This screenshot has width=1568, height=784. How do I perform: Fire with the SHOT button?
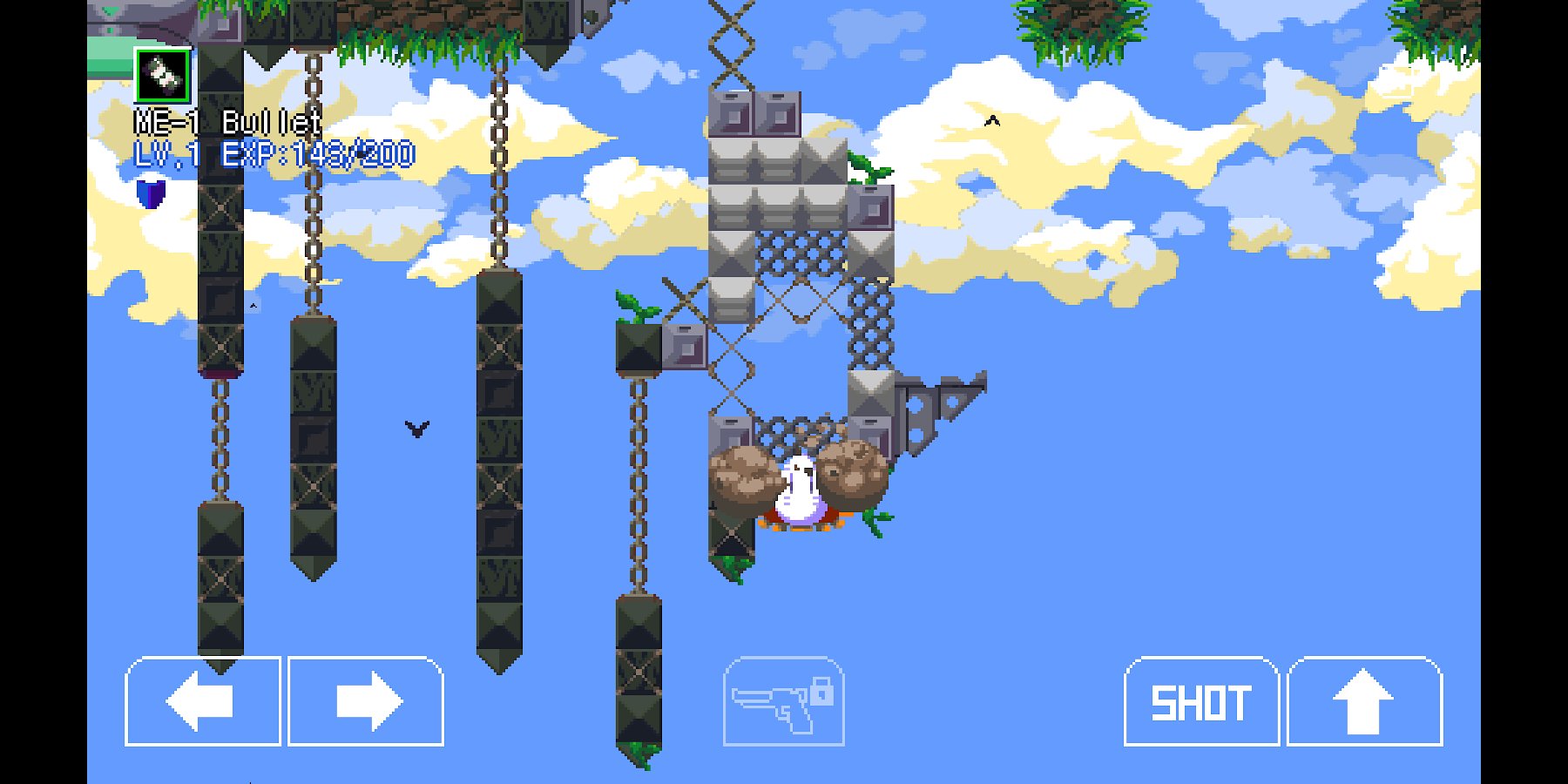coord(1201,701)
